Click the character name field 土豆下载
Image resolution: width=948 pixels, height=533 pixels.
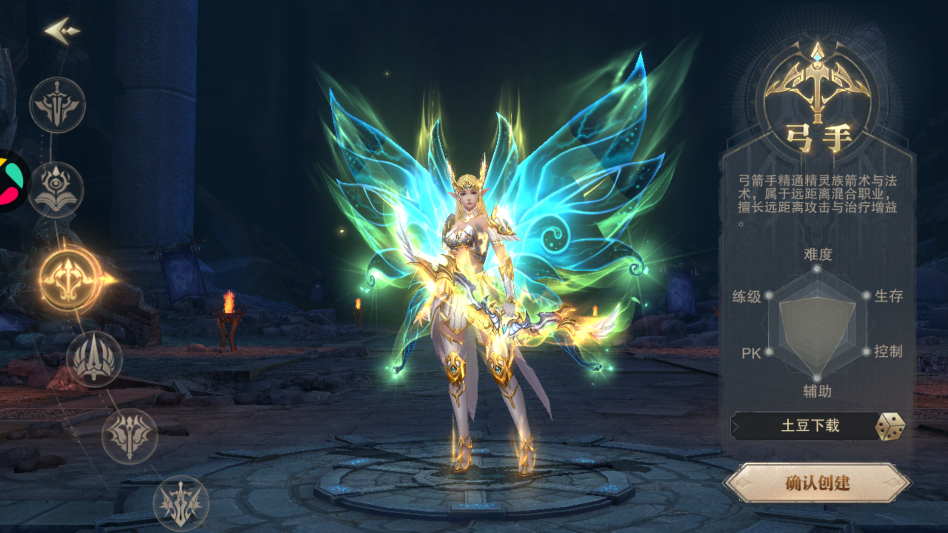tap(809, 426)
